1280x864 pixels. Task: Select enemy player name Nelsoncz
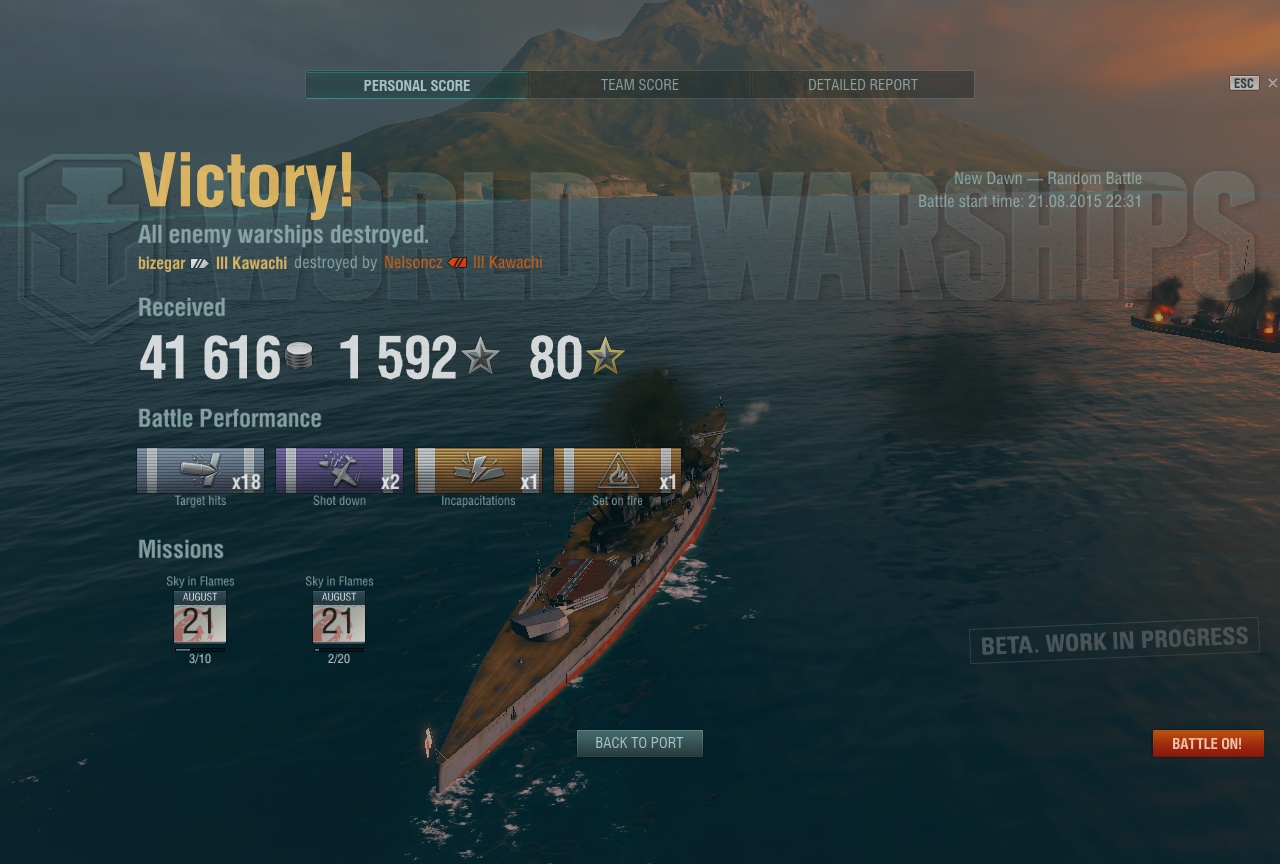click(413, 263)
